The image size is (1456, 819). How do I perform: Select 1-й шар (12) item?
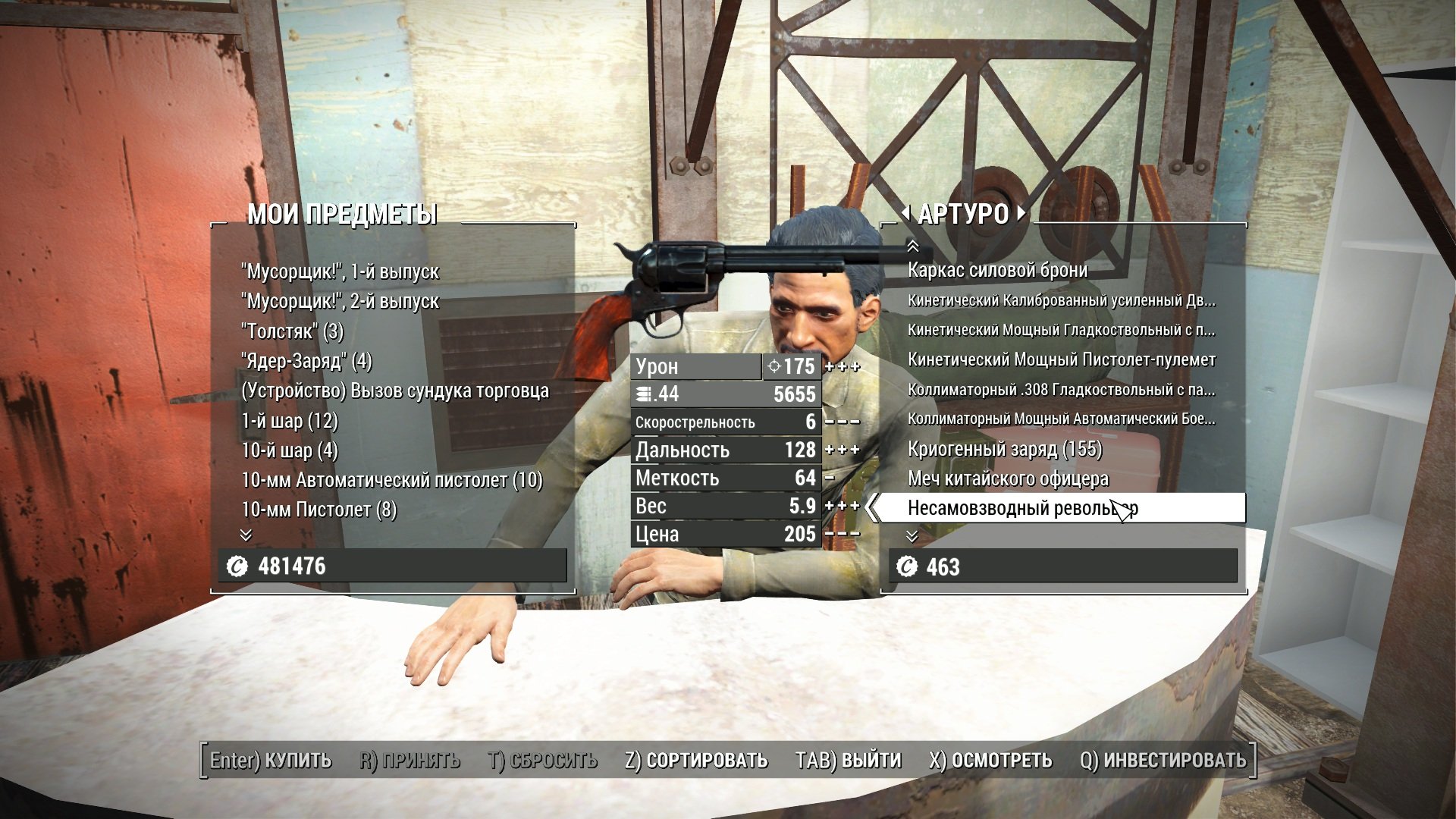[x=289, y=421]
